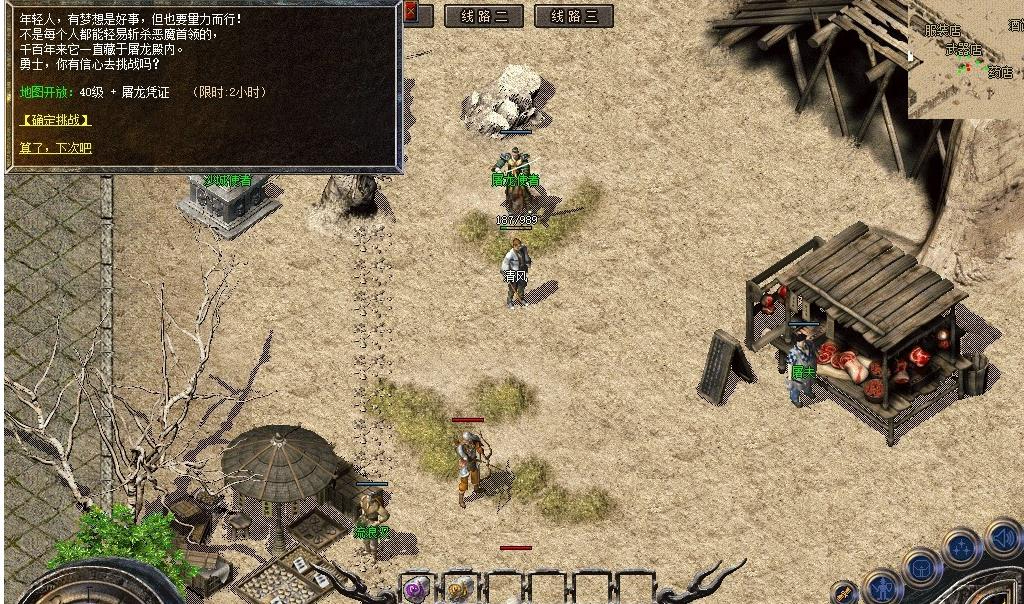Use the golden scroll hotbar item
The width and height of the screenshot is (1024, 604).
[x=460, y=588]
